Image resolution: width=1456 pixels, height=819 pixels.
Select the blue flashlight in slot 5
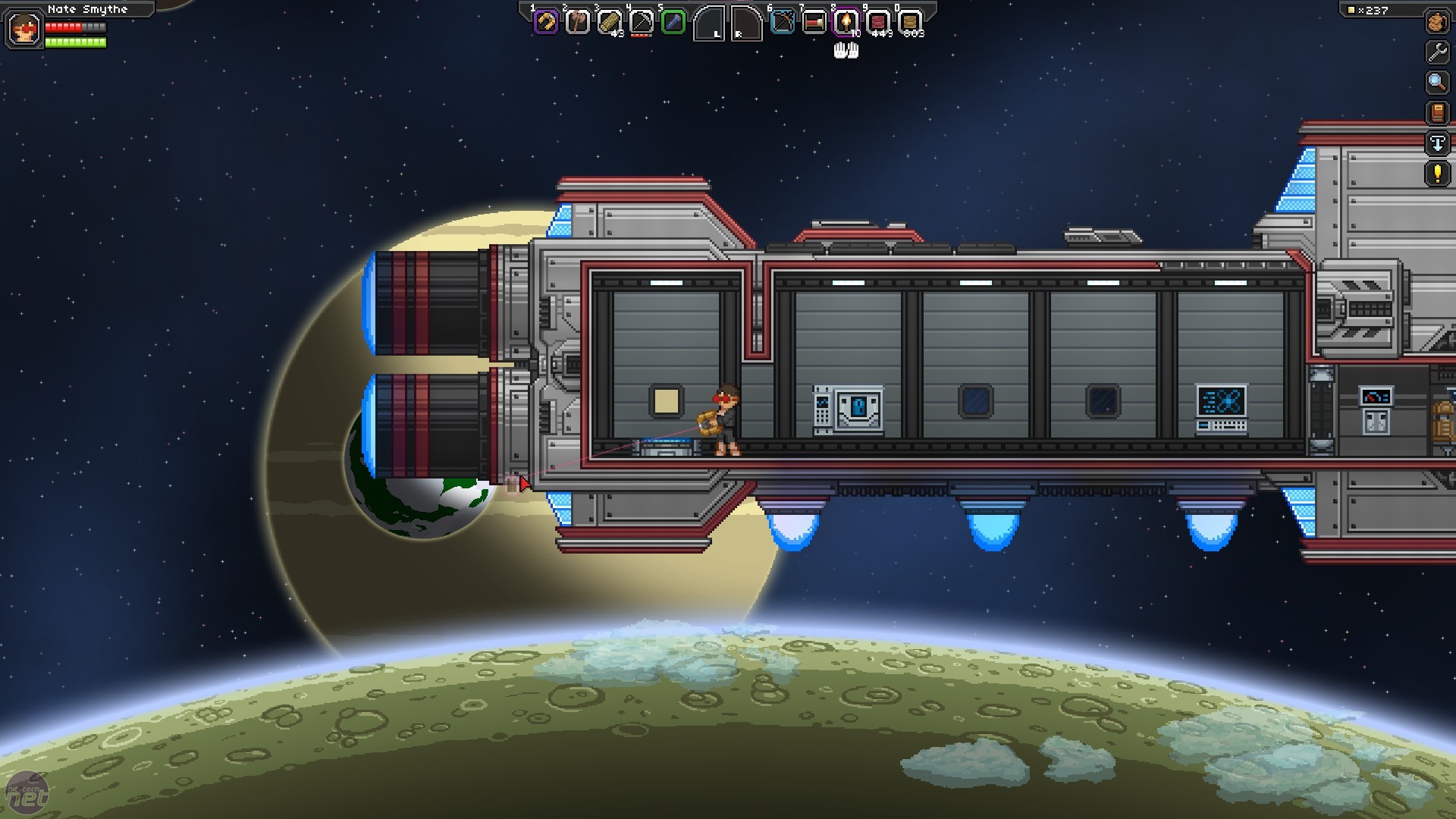coord(673,22)
